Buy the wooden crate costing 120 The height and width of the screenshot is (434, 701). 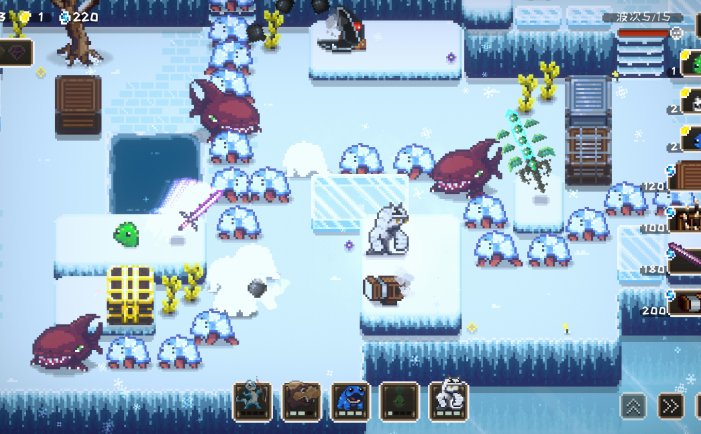pos(687,175)
